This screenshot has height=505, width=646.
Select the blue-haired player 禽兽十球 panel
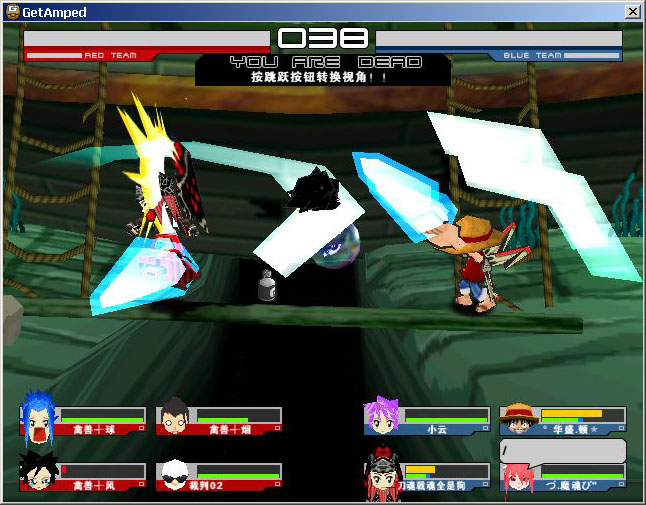84,419
